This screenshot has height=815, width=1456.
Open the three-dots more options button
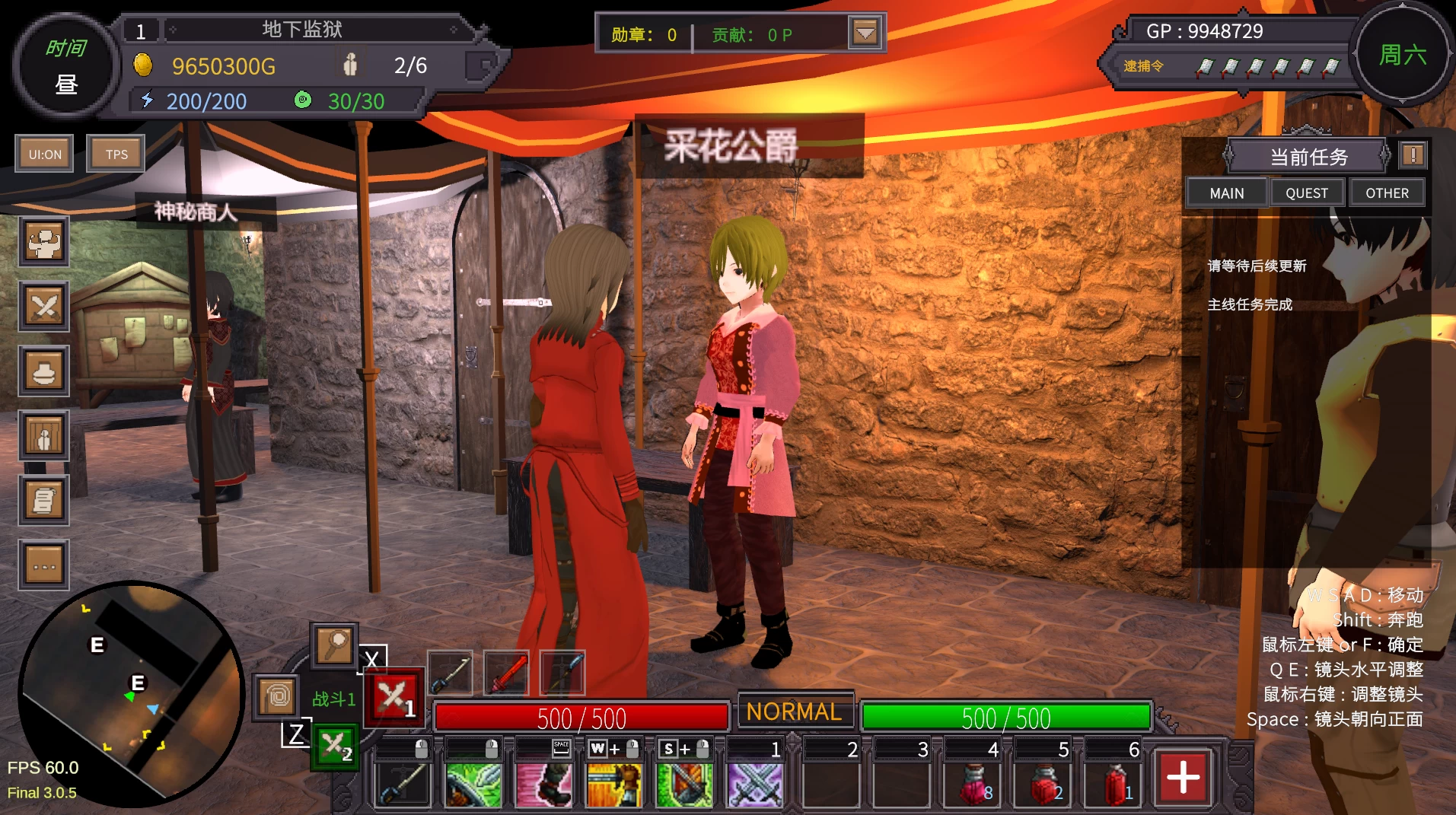[x=44, y=565]
